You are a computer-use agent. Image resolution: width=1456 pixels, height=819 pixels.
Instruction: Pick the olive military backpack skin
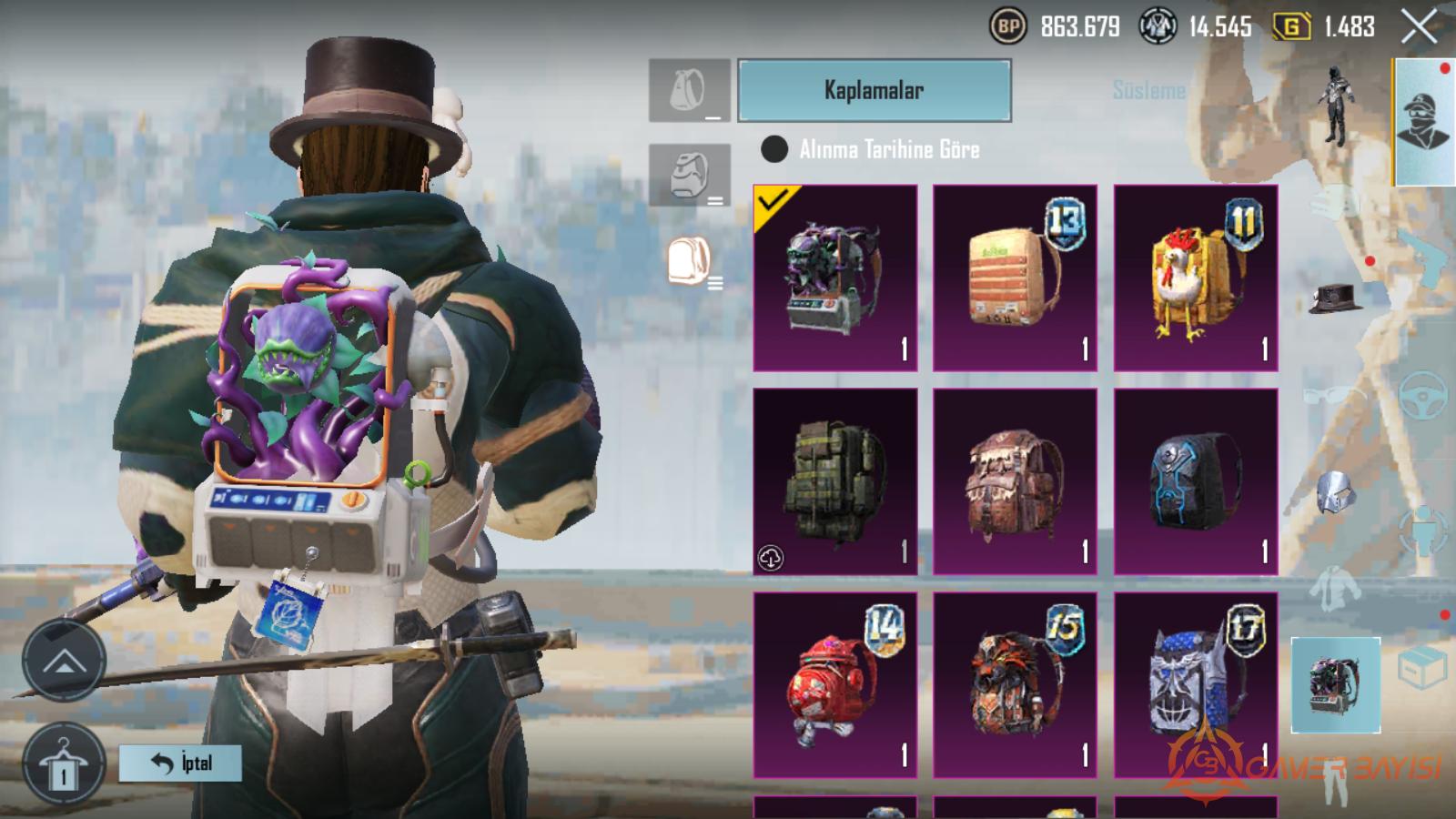point(834,481)
